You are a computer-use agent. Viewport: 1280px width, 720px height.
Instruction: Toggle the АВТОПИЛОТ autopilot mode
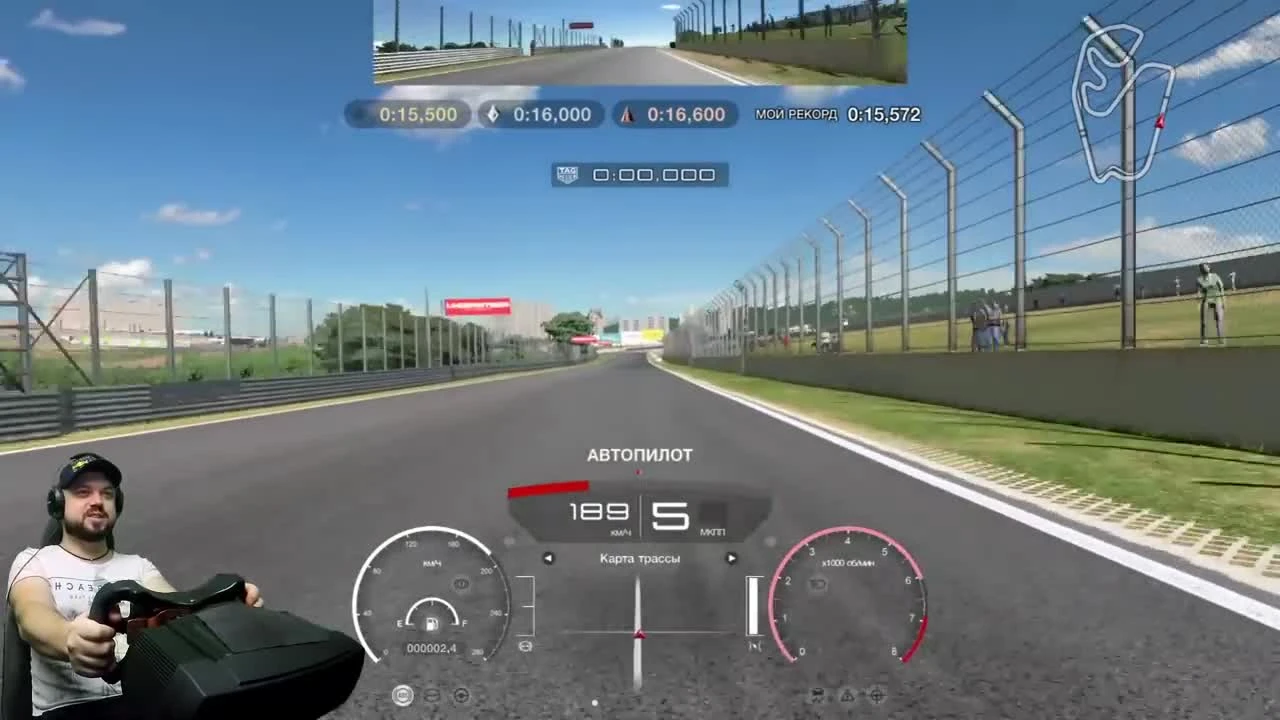(x=639, y=454)
